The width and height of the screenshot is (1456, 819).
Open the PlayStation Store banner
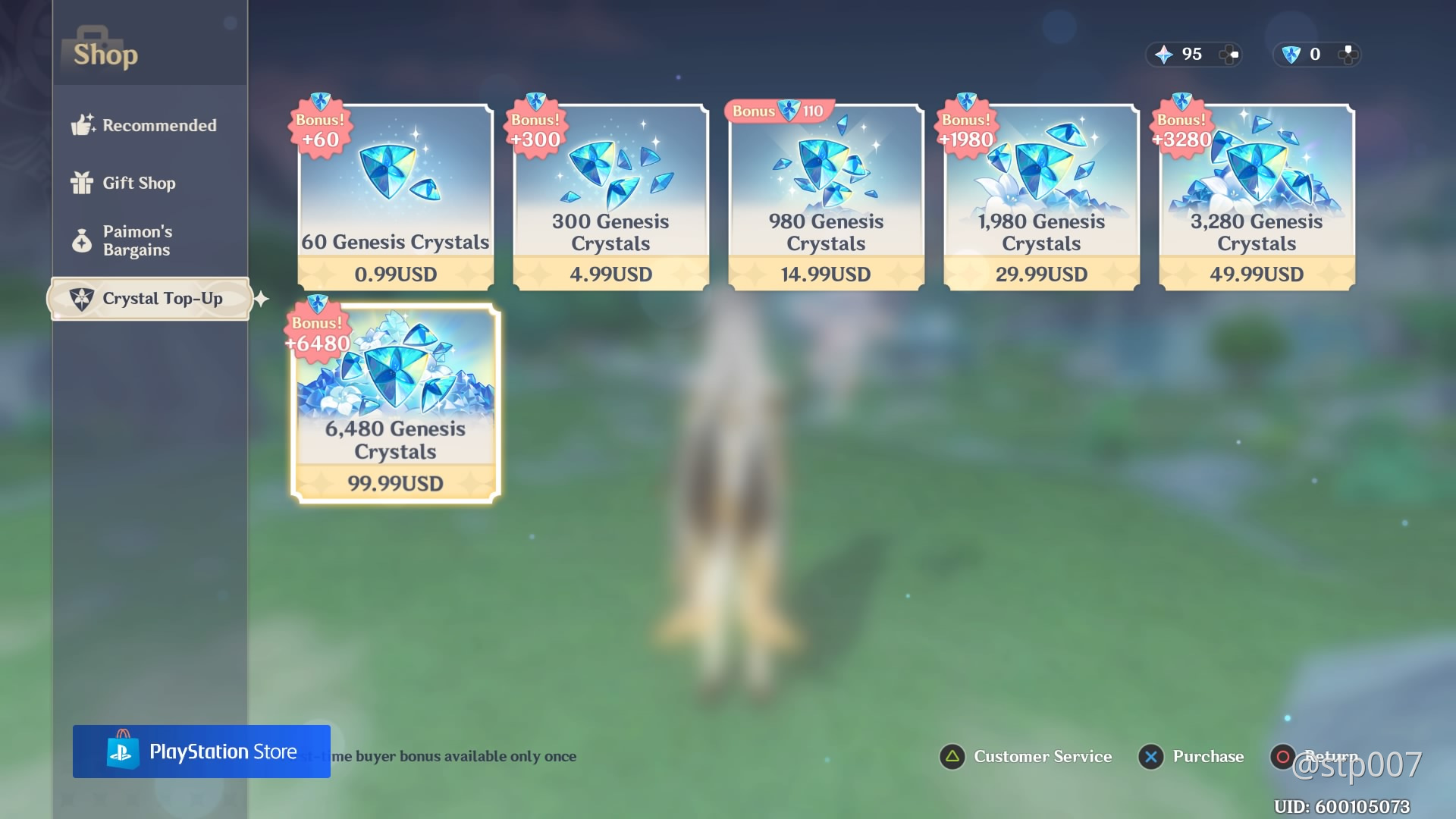coord(202,752)
